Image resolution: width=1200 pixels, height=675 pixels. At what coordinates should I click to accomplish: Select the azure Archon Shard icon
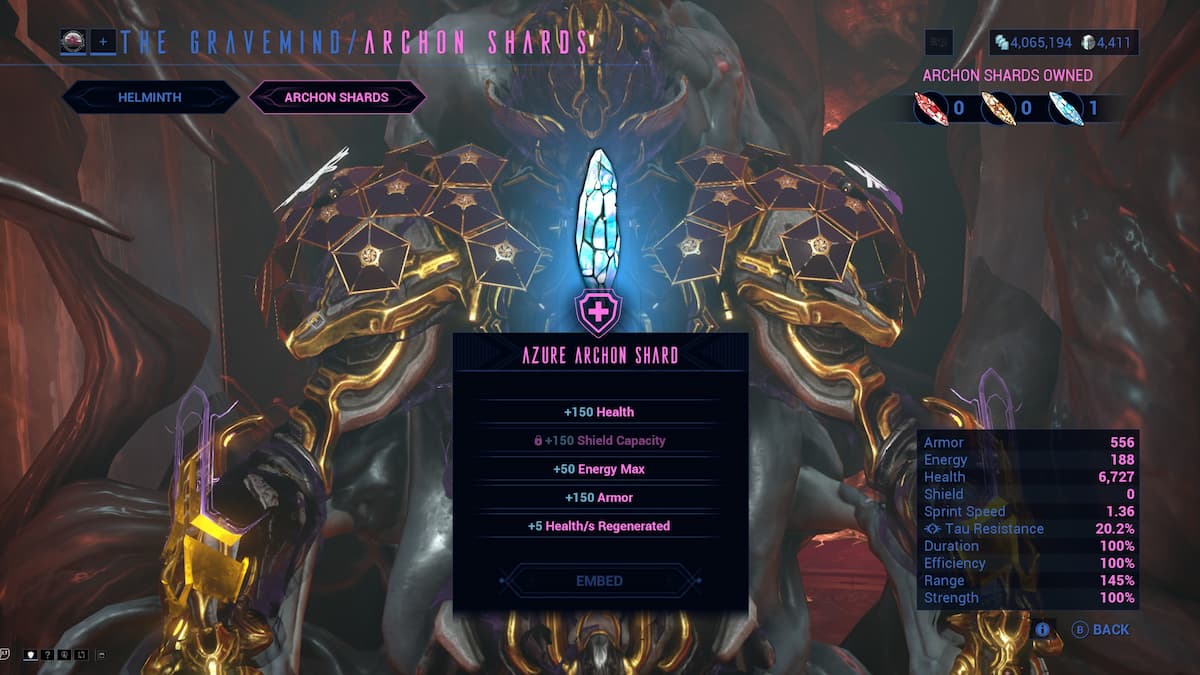(1064, 107)
